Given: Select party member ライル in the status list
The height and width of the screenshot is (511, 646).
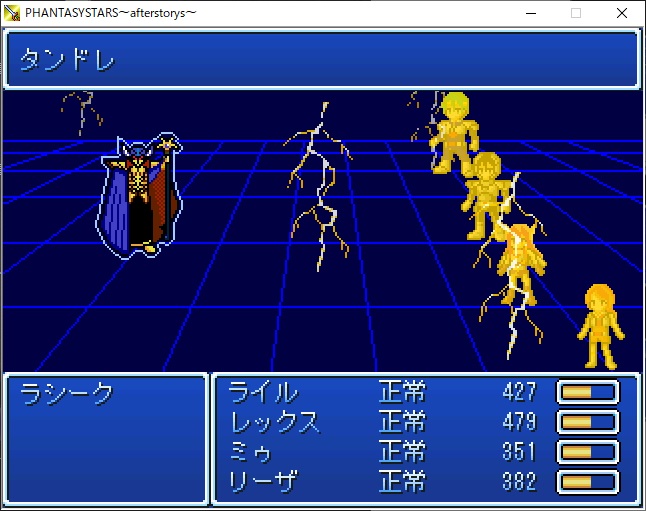Looking at the screenshot, I should coord(263,392).
